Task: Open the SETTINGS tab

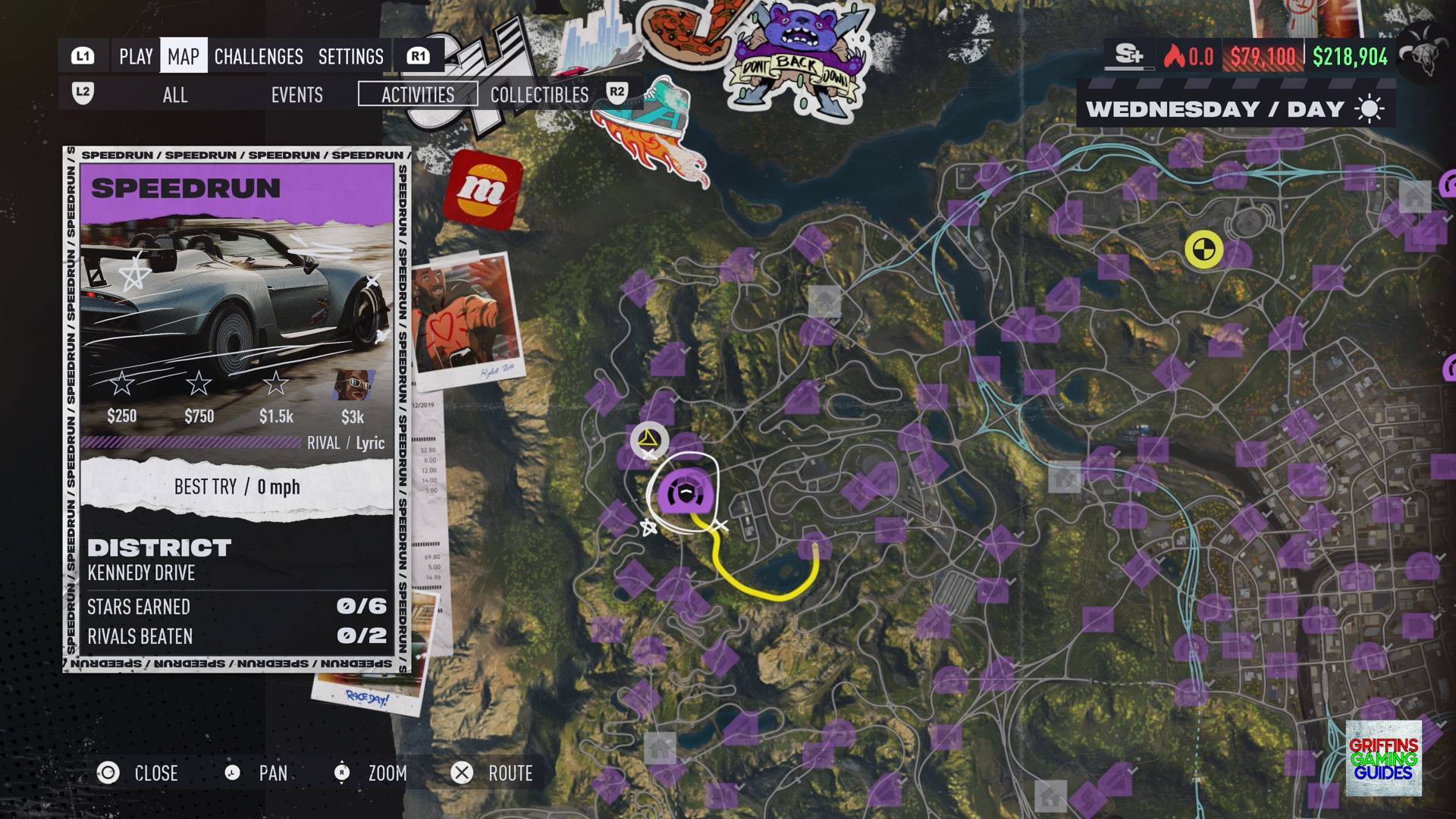Action: (x=351, y=57)
